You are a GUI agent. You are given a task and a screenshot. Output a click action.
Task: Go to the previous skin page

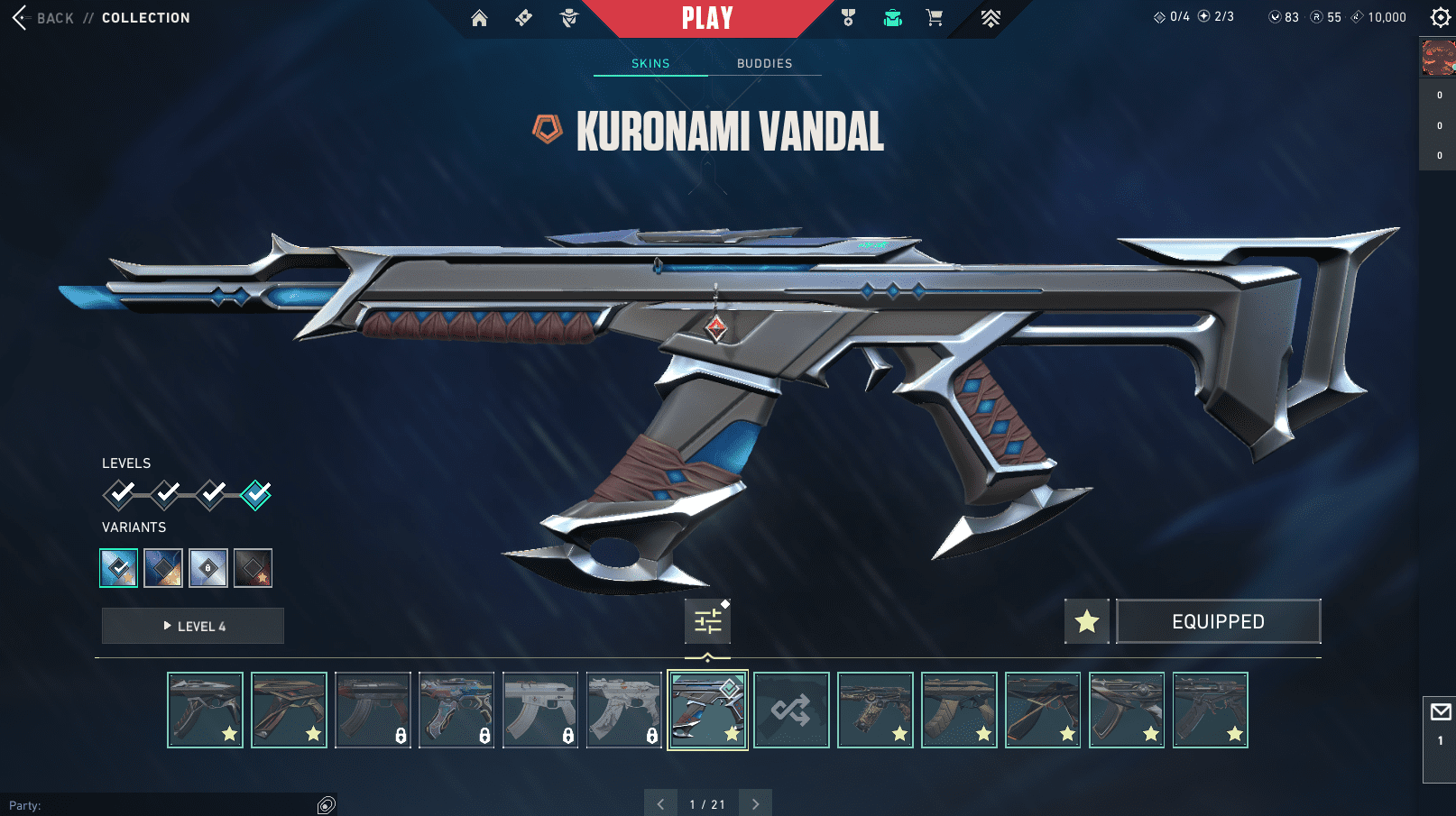pos(660,804)
